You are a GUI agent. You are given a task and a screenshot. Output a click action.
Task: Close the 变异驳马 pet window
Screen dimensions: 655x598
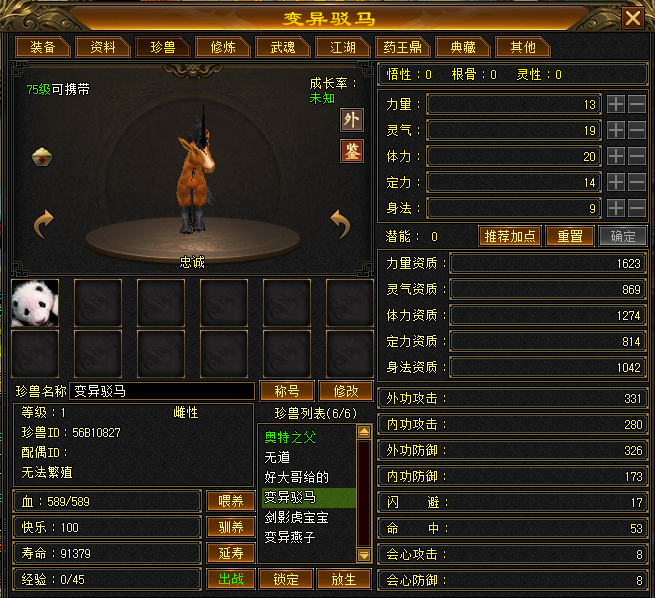[633, 18]
